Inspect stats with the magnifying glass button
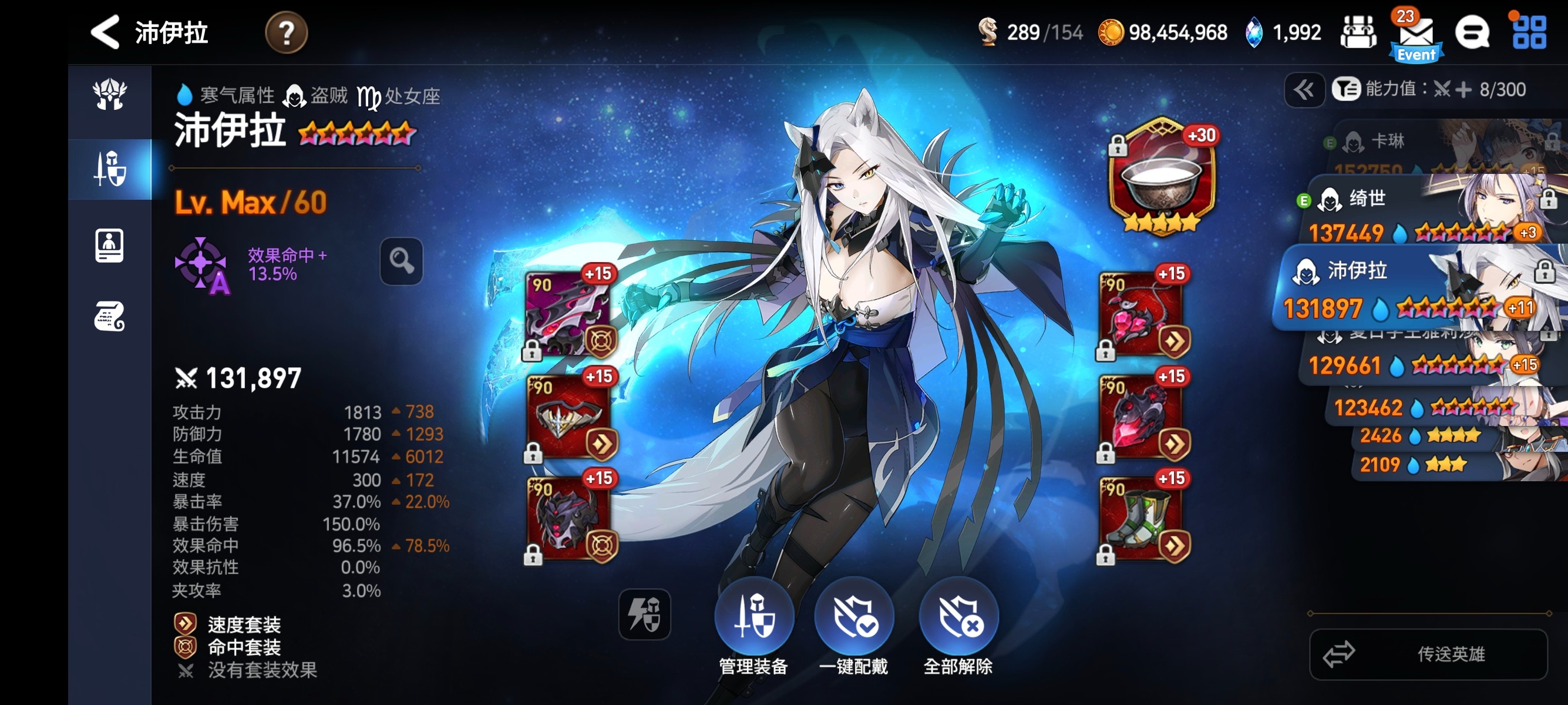 pos(401,261)
